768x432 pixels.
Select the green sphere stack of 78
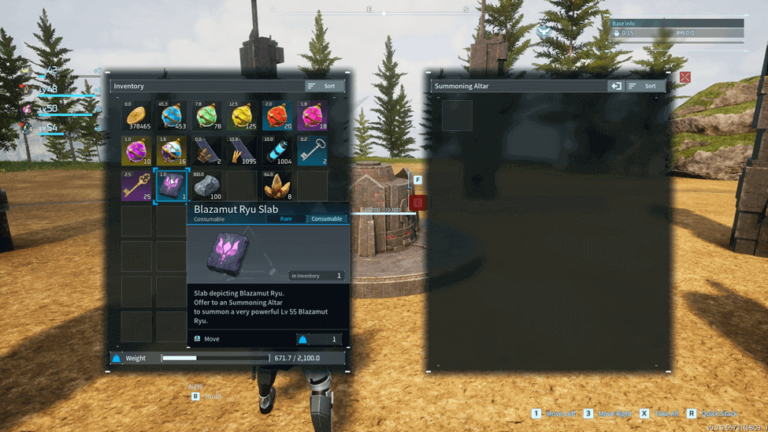click(x=206, y=117)
